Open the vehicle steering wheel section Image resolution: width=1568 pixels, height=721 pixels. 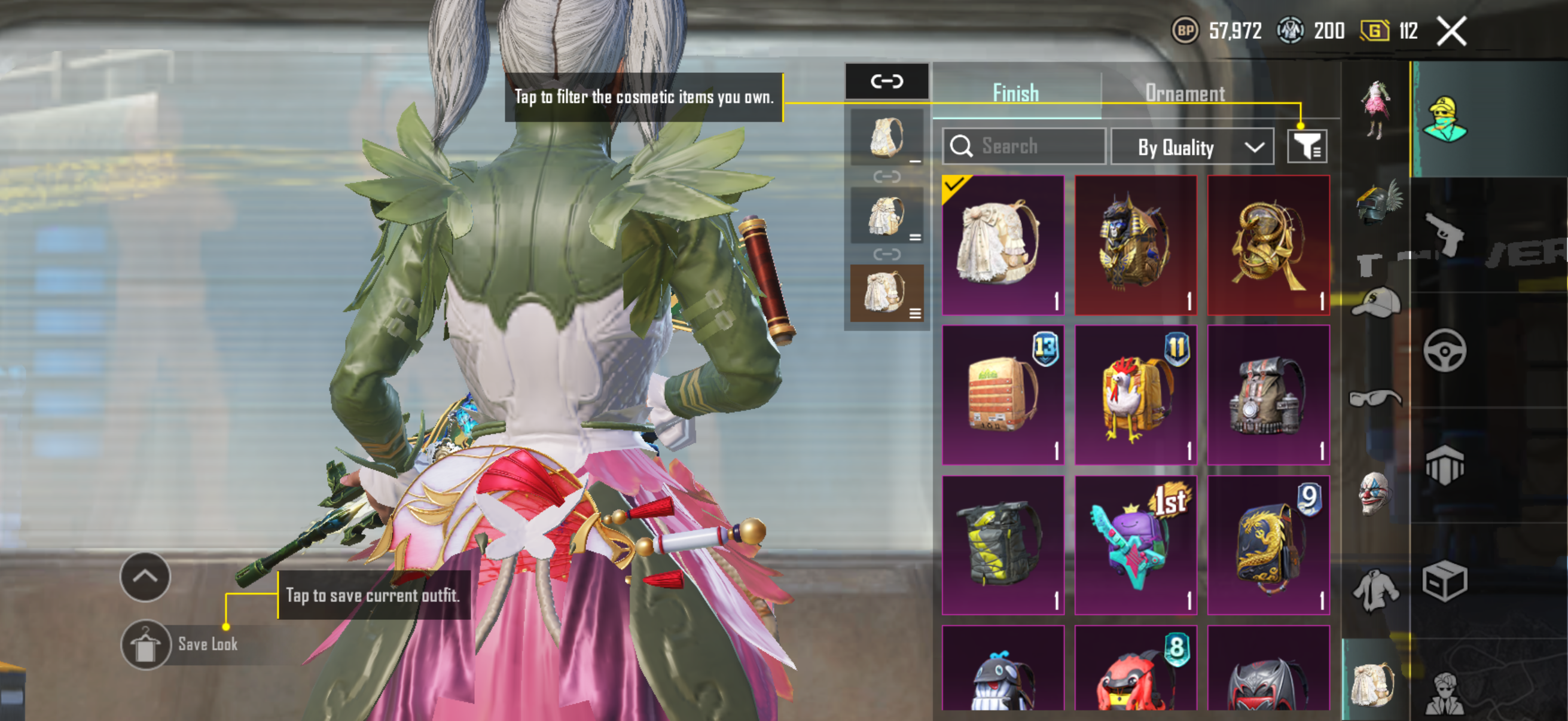point(1444,350)
